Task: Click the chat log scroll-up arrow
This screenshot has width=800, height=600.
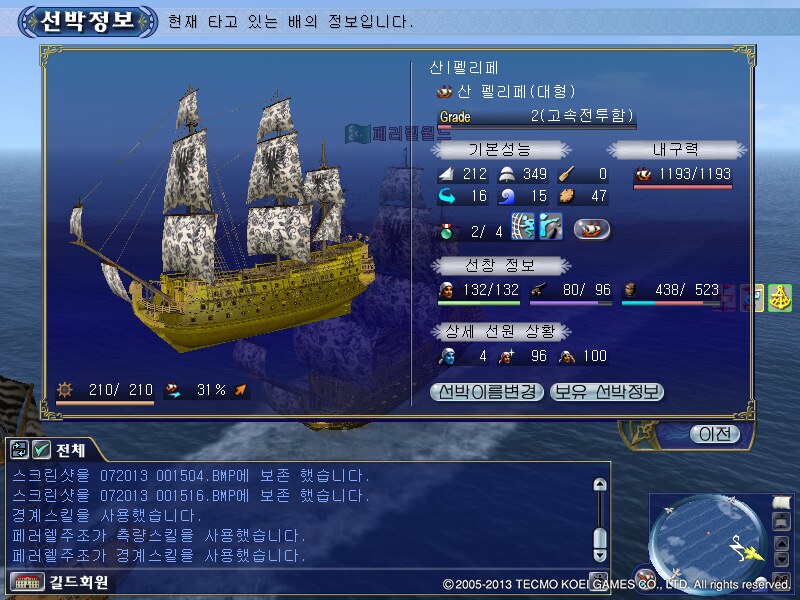Action: pyautogui.click(x=600, y=485)
